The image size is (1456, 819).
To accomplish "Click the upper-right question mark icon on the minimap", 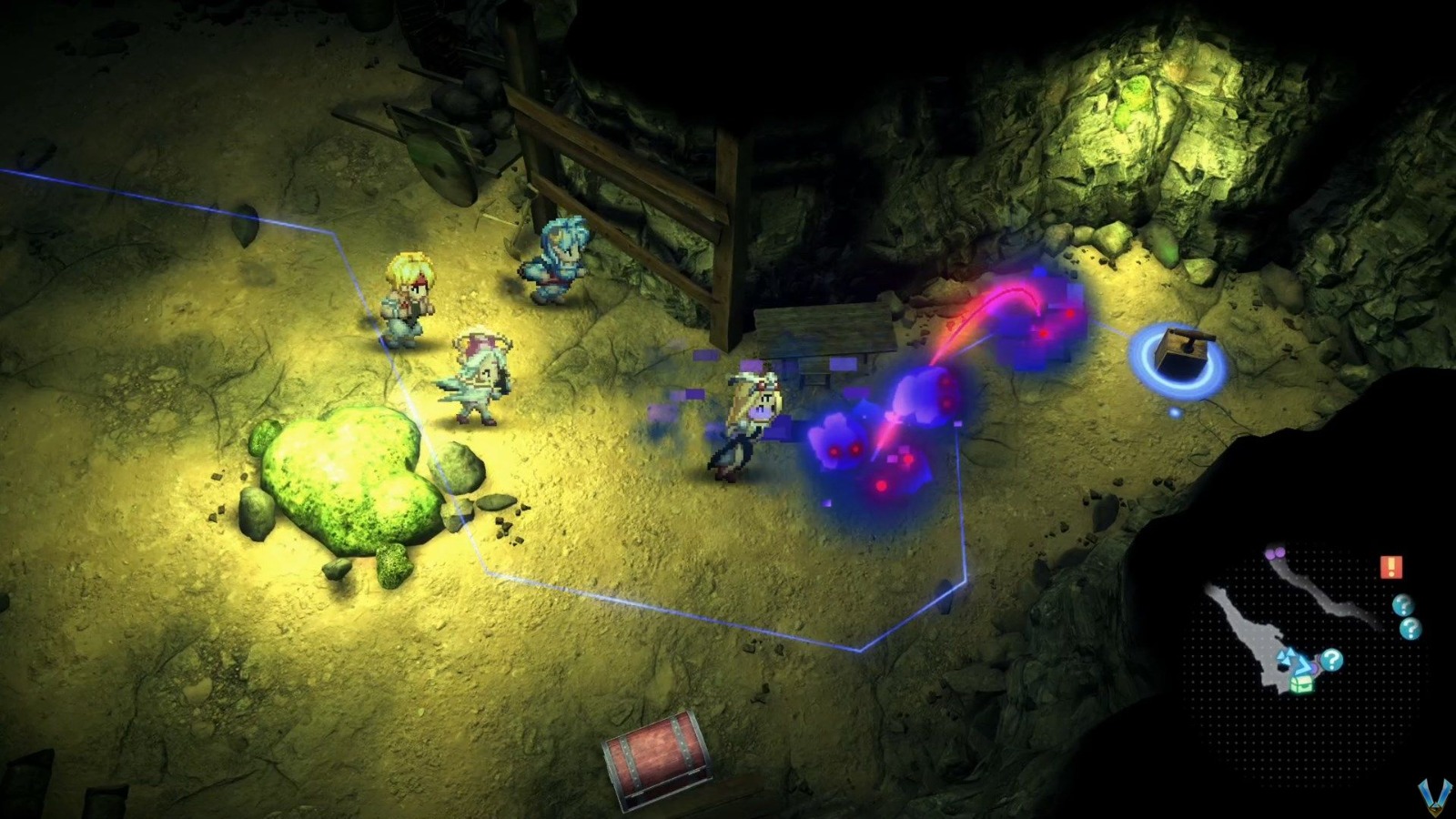I will tap(1403, 605).
